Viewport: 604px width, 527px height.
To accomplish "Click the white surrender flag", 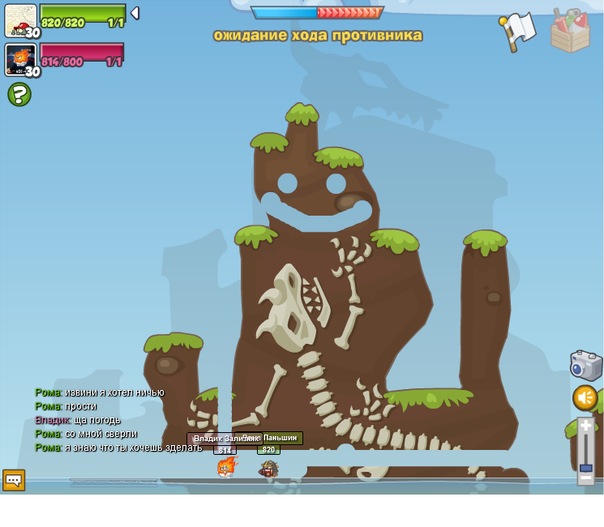I will pyautogui.click(x=517, y=31).
